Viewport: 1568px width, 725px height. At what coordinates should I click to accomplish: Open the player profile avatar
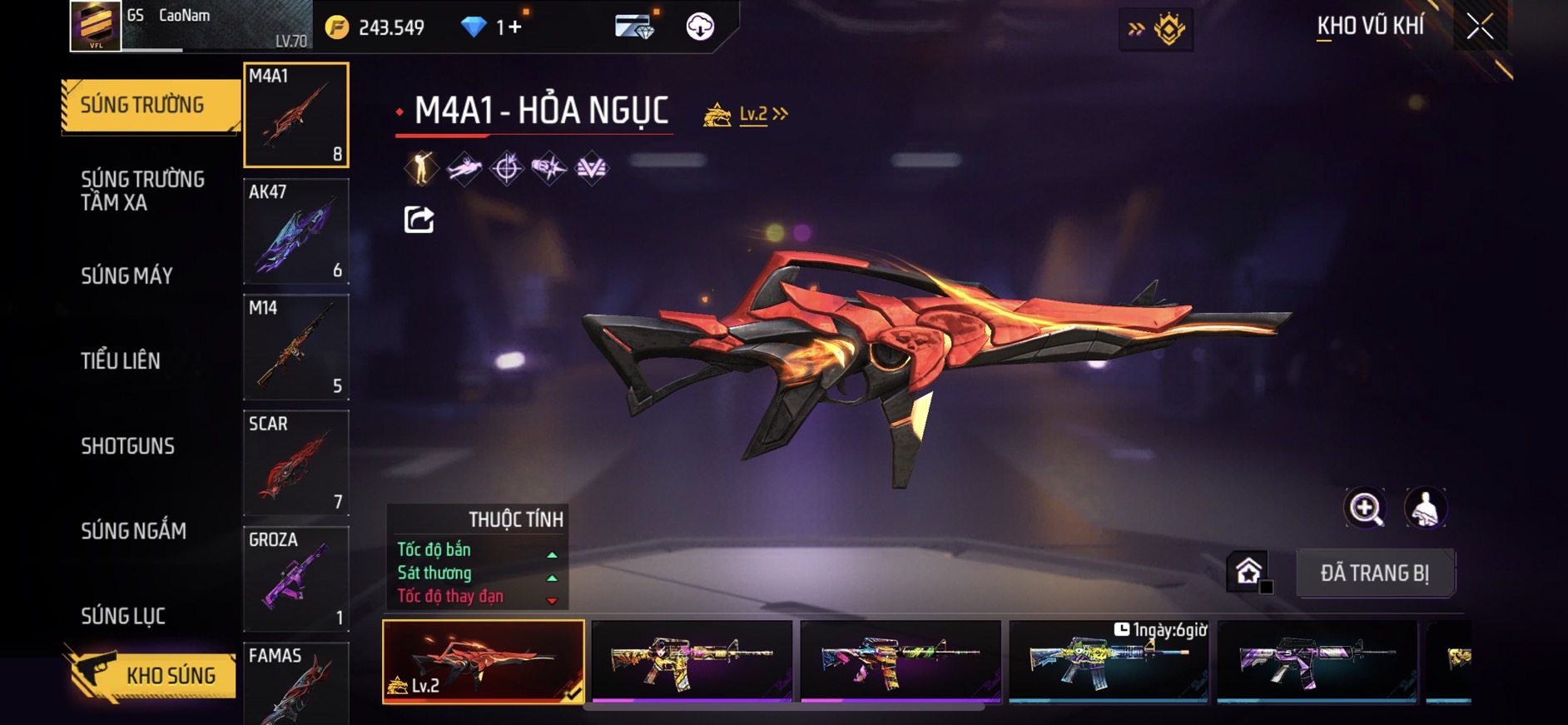pos(95,25)
